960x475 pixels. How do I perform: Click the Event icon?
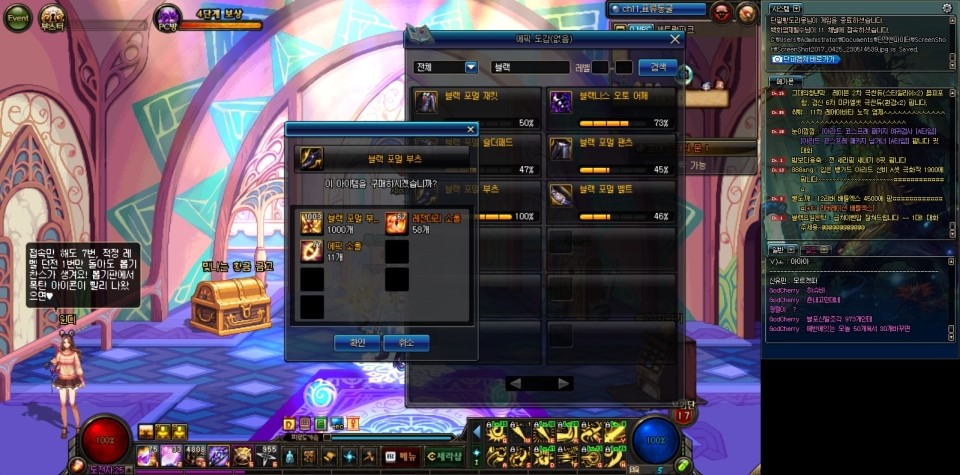(19, 17)
